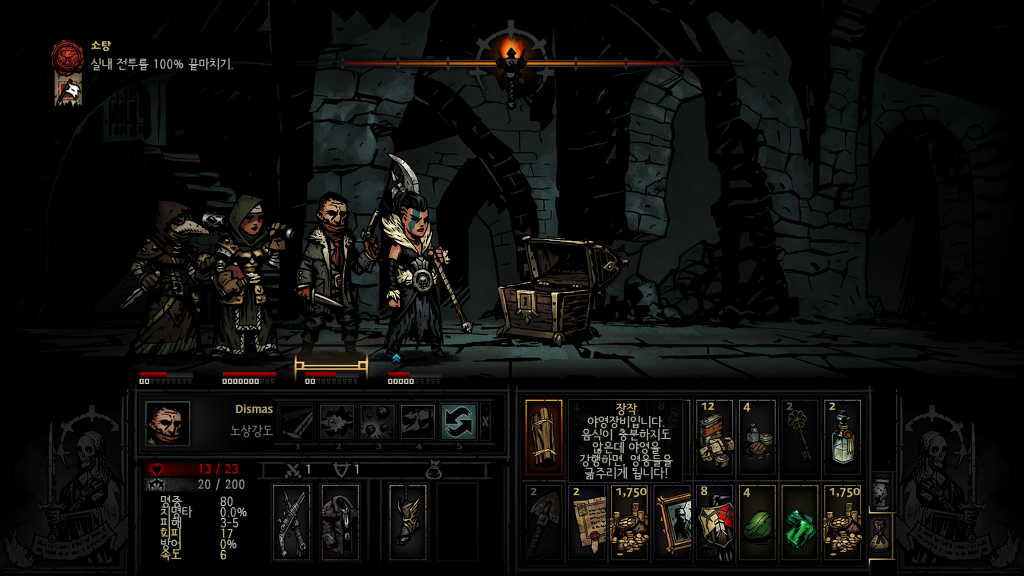Select the green jade stack
The height and width of the screenshot is (576, 1024).
pyautogui.click(x=758, y=521)
